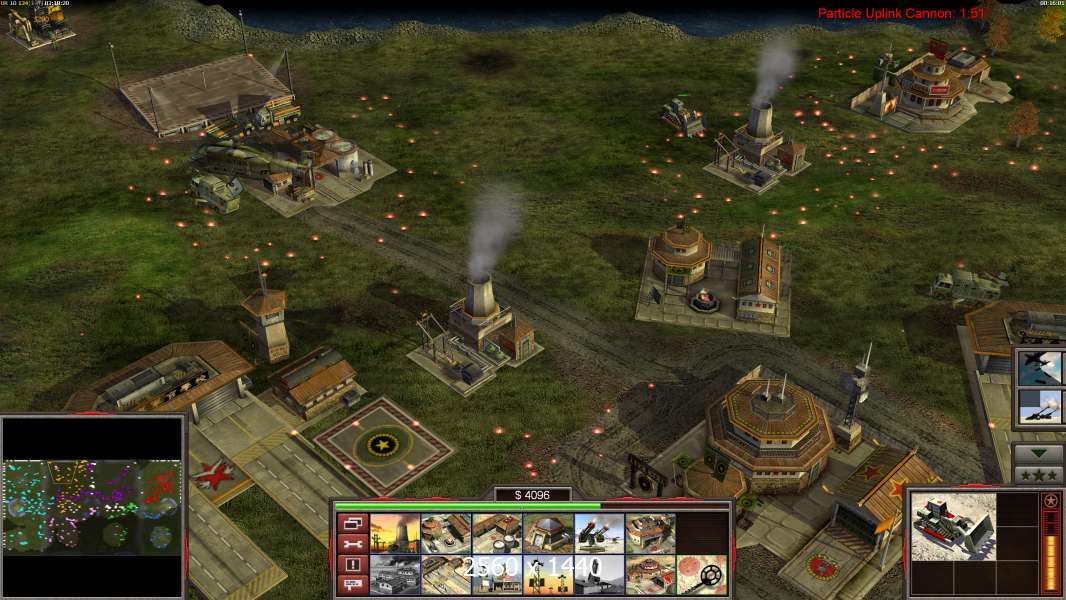Build a Gattling Cannon defense
This screenshot has width=1066, height=600.
[x=599, y=534]
